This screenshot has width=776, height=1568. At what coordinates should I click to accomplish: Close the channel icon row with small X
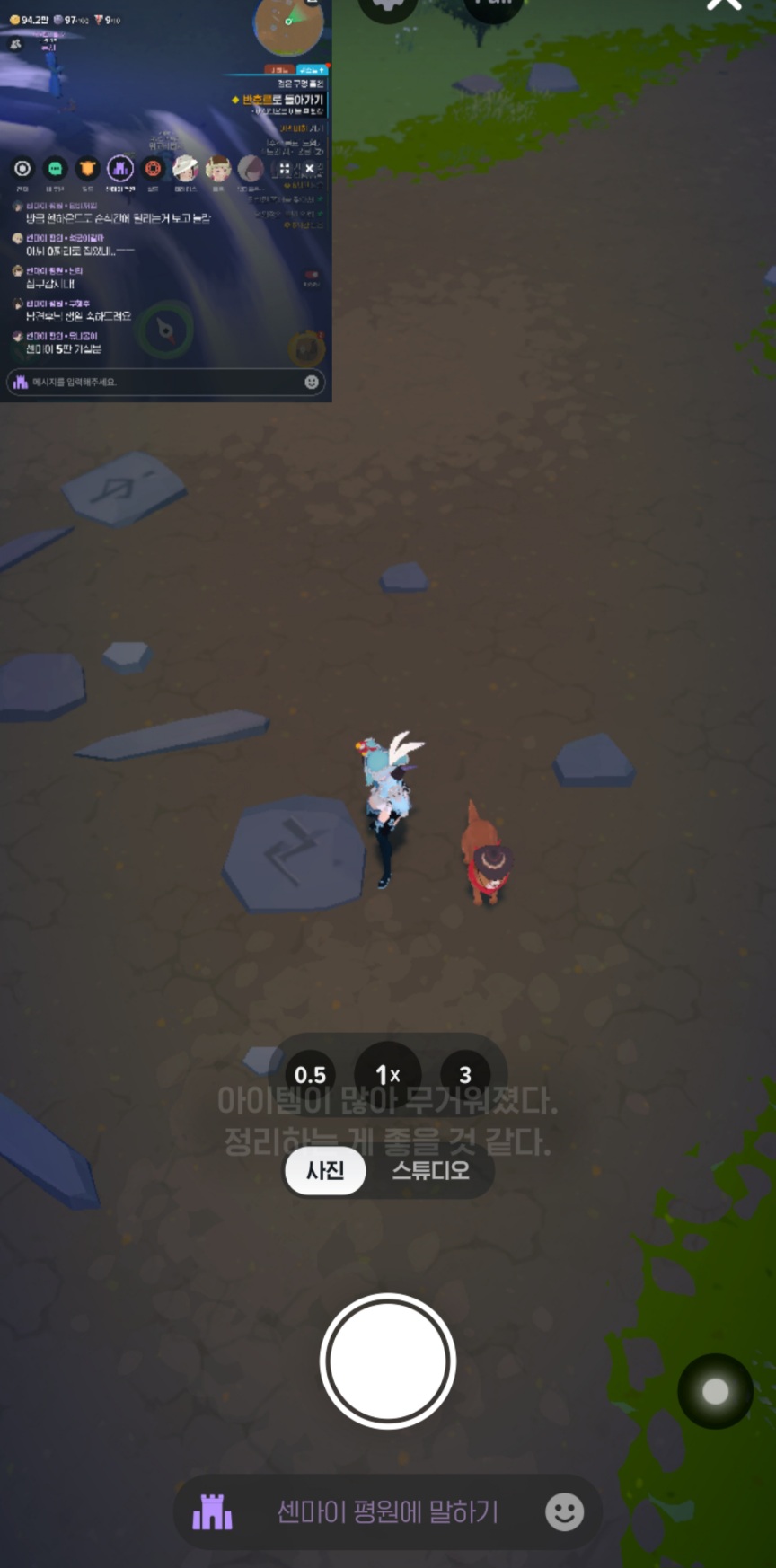tap(310, 168)
